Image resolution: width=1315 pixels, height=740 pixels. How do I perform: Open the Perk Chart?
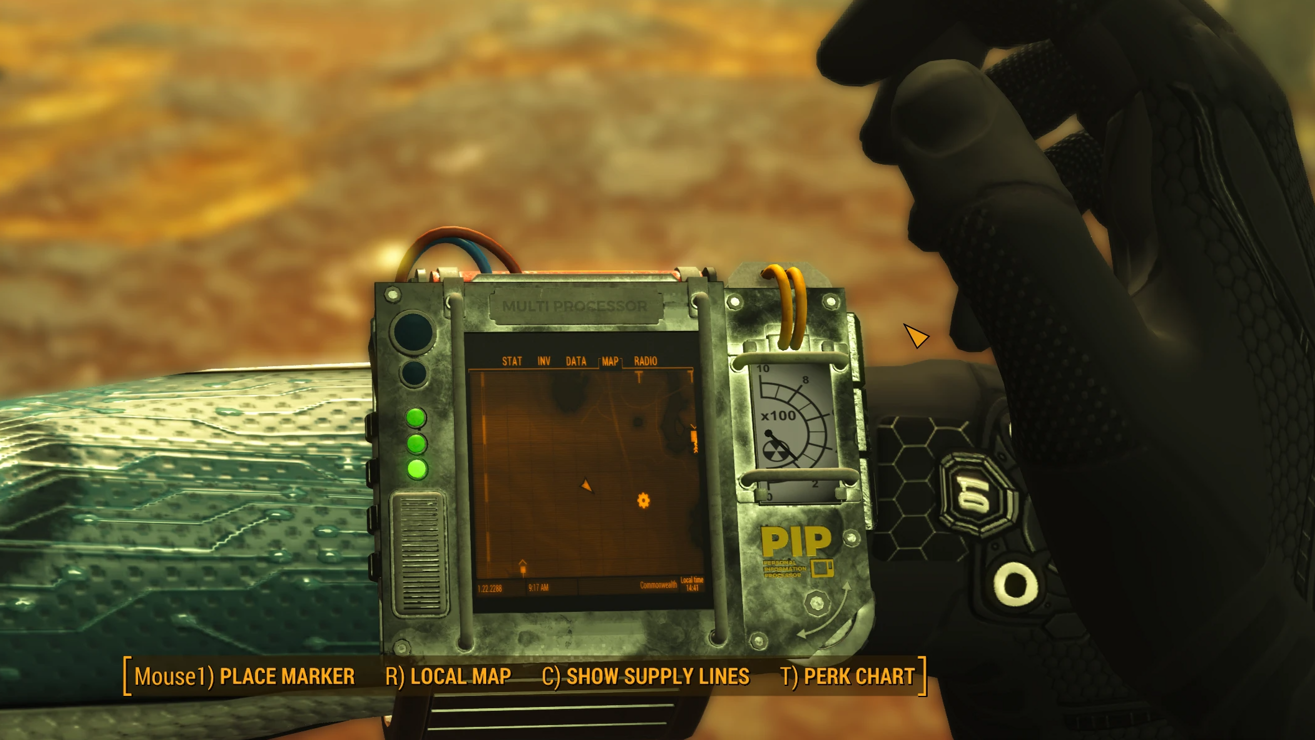pos(848,677)
